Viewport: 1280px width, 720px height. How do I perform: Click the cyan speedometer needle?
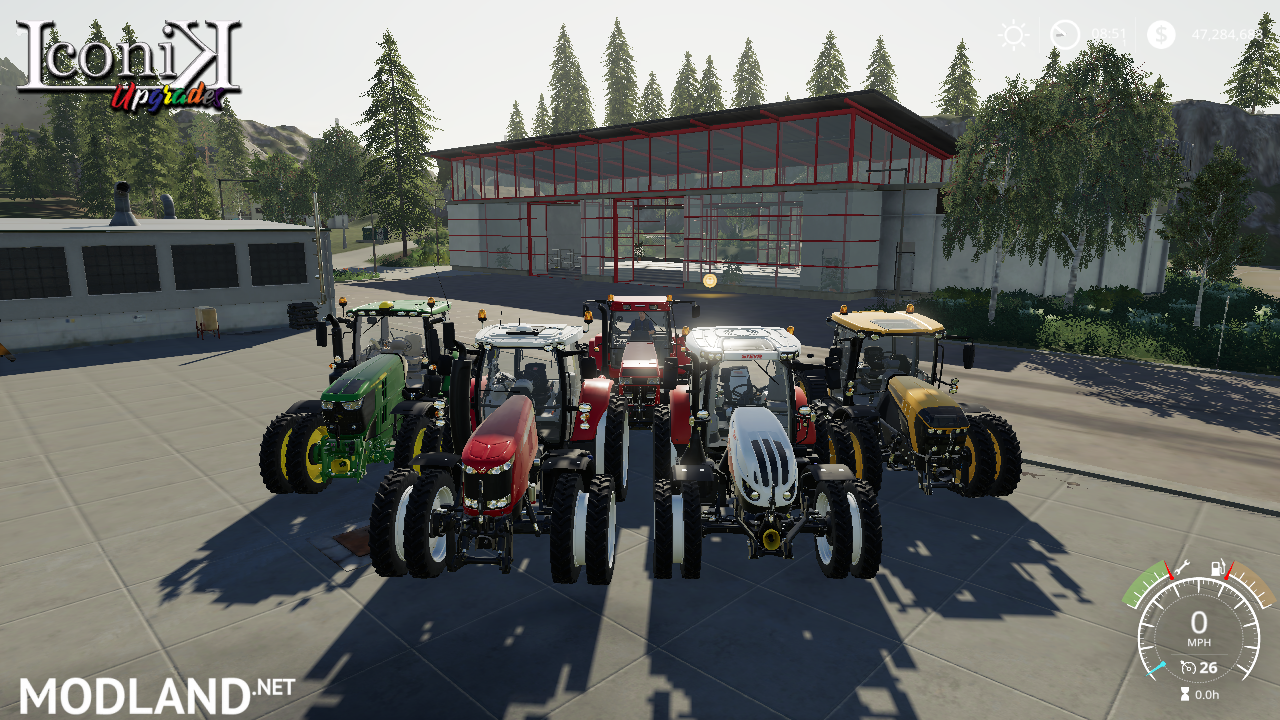[1156, 668]
